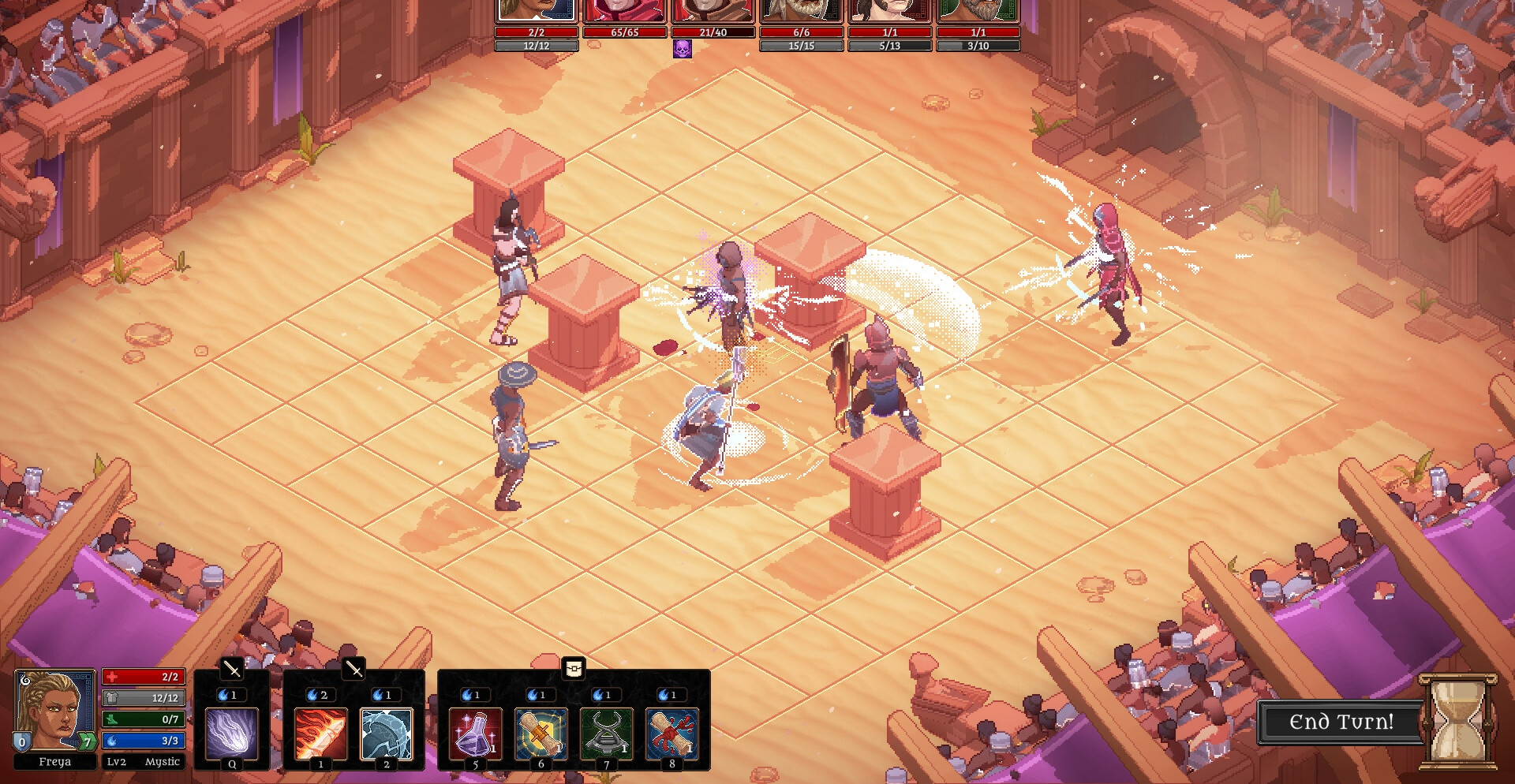The height and width of the screenshot is (784, 1515).
Task: Click the purple skull status effect icon
Action: click(683, 49)
